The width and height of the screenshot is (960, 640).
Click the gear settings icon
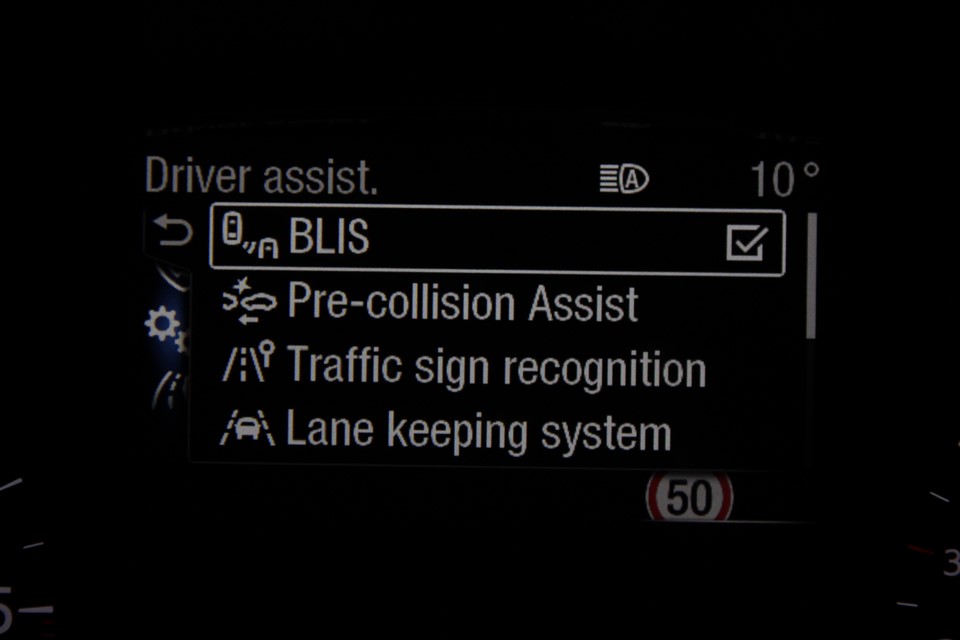162,325
